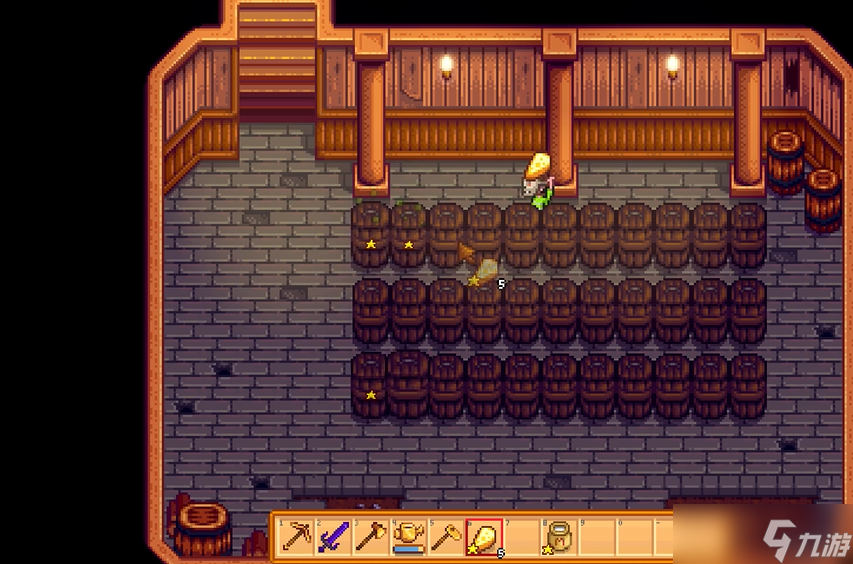Select the gold-star cheese stack

[x=484, y=538]
